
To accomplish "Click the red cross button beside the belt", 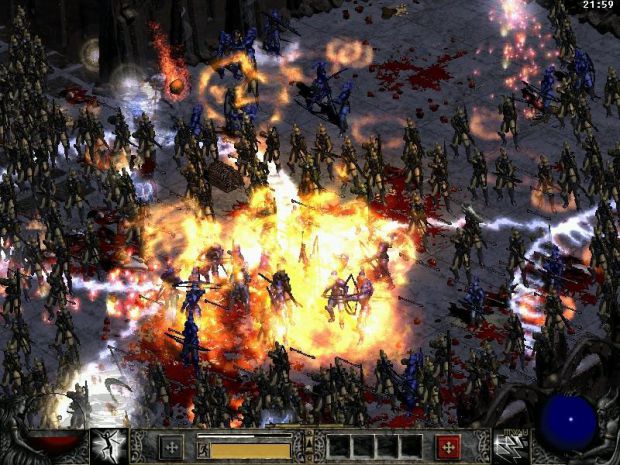I will click(x=449, y=446).
